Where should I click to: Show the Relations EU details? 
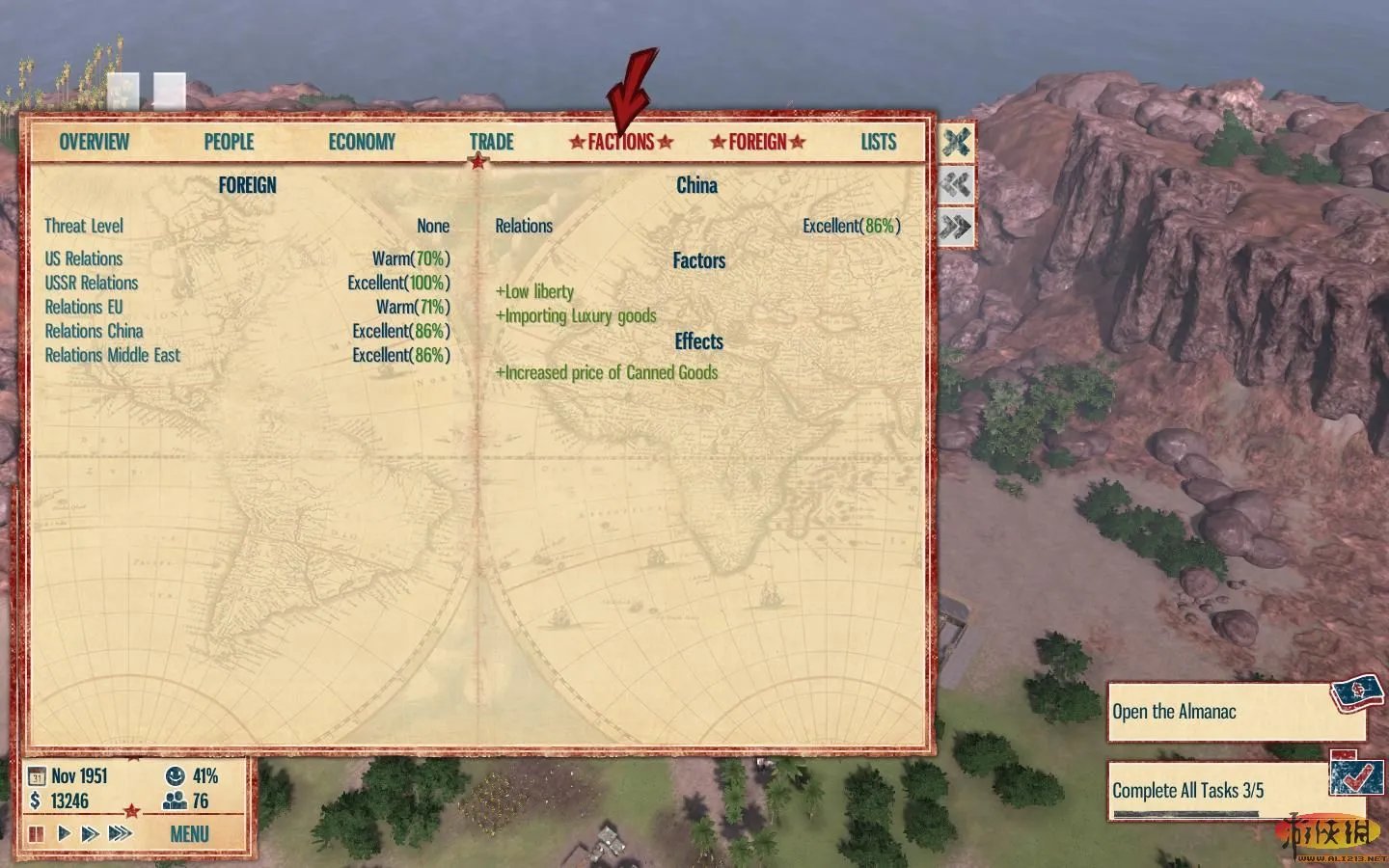pyautogui.click(x=84, y=307)
